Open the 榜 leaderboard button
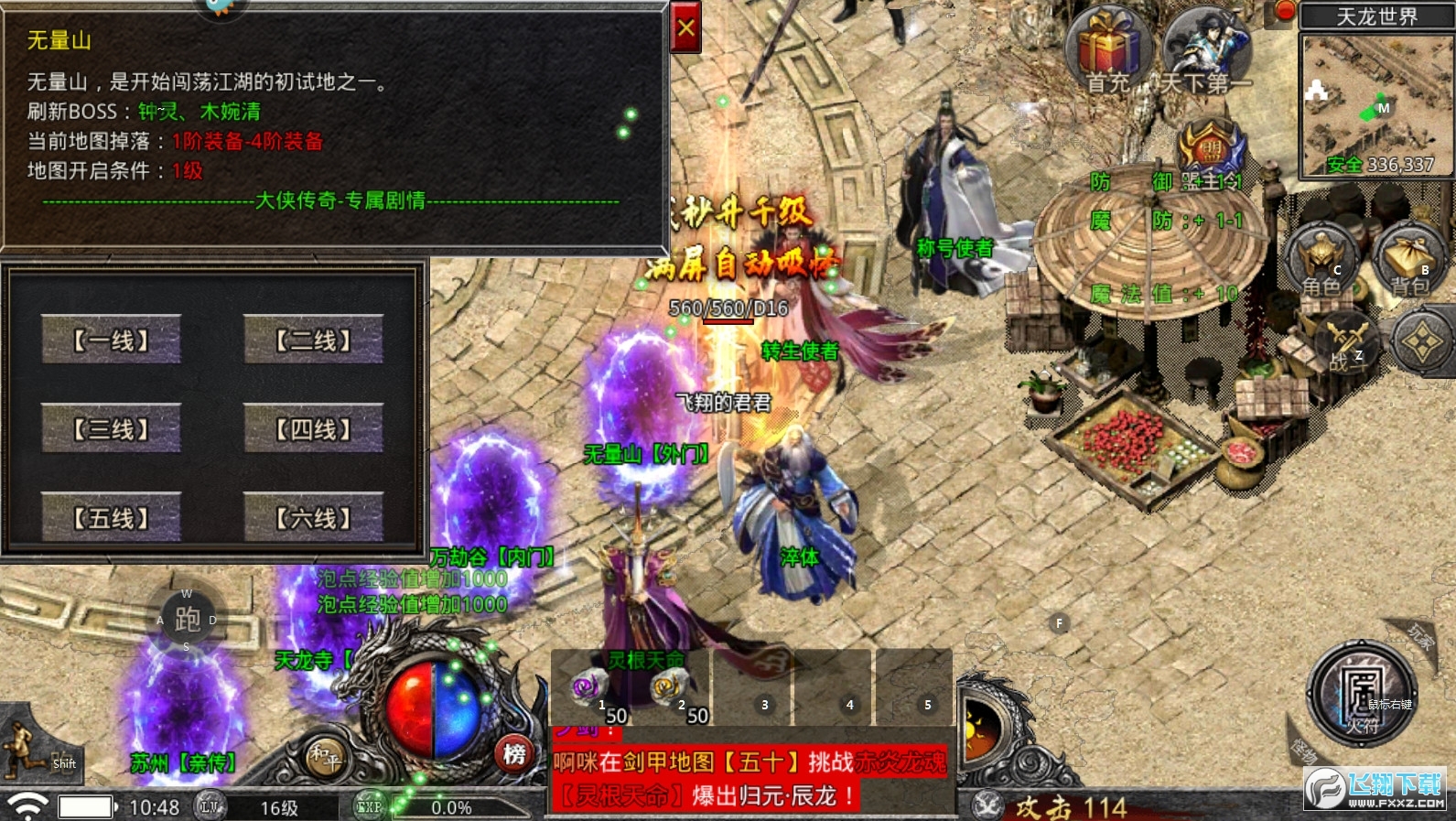This screenshot has height=821, width=1456. [x=514, y=754]
